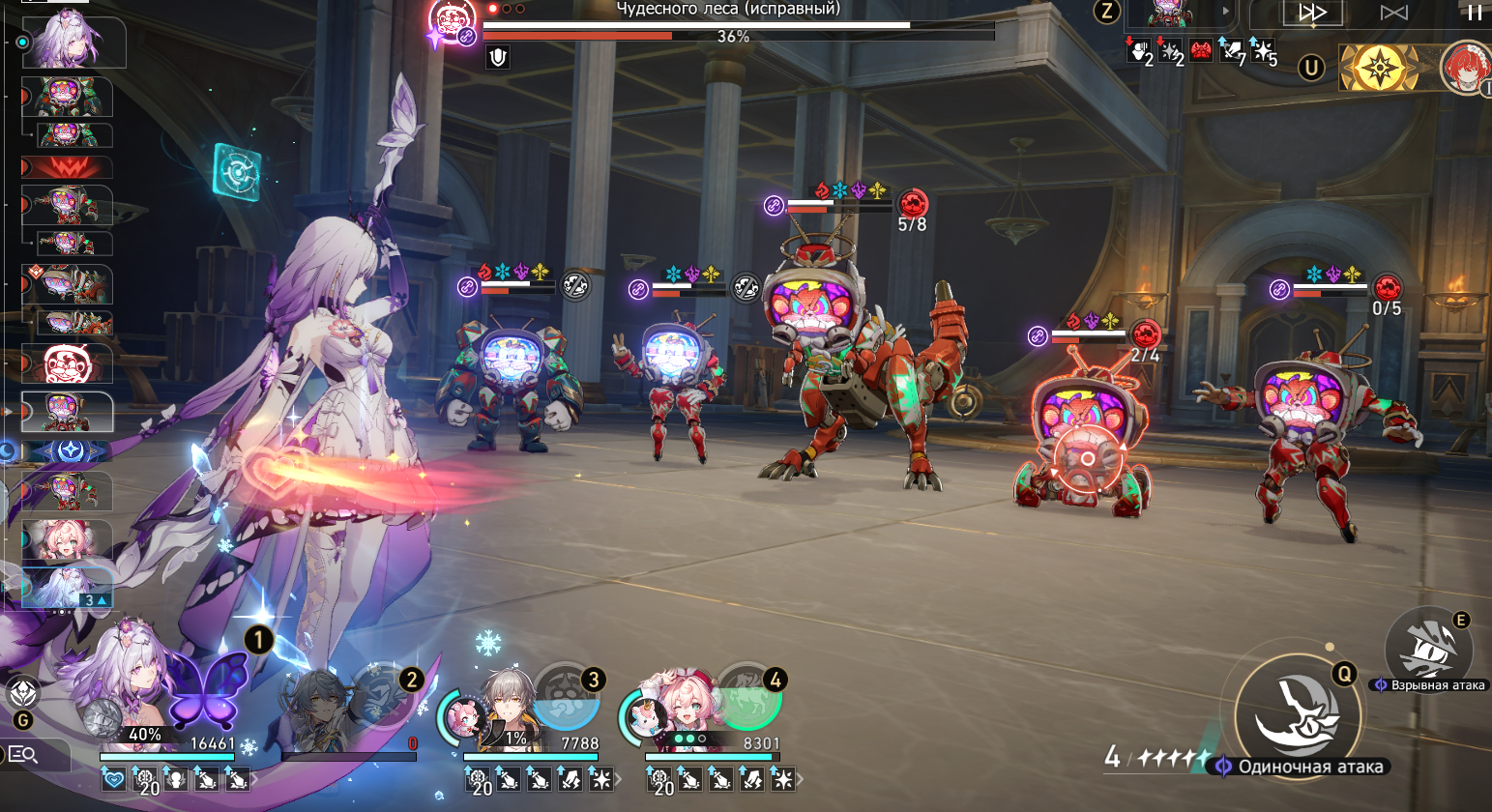Open the technique flower icon above G

(x=23, y=692)
